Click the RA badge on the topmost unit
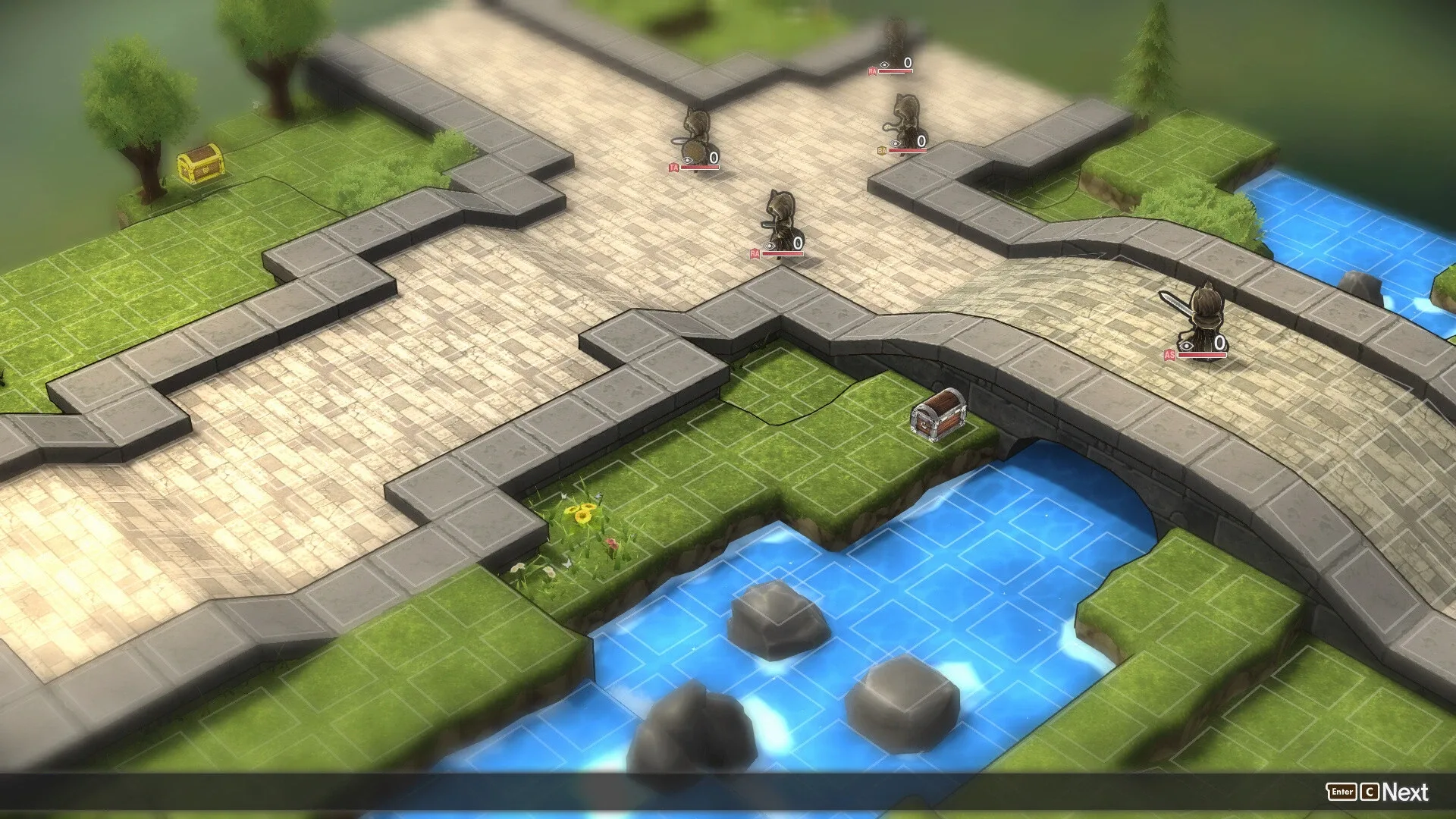The image size is (1456, 819). click(872, 71)
